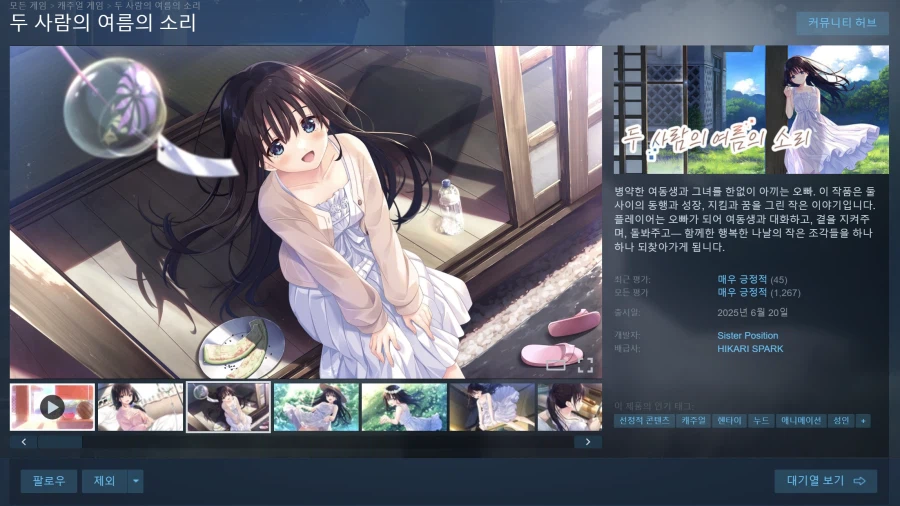This screenshot has height=506, width=900.
Task: Follow the game with 팔로우 button
Action: click(48, 481)
